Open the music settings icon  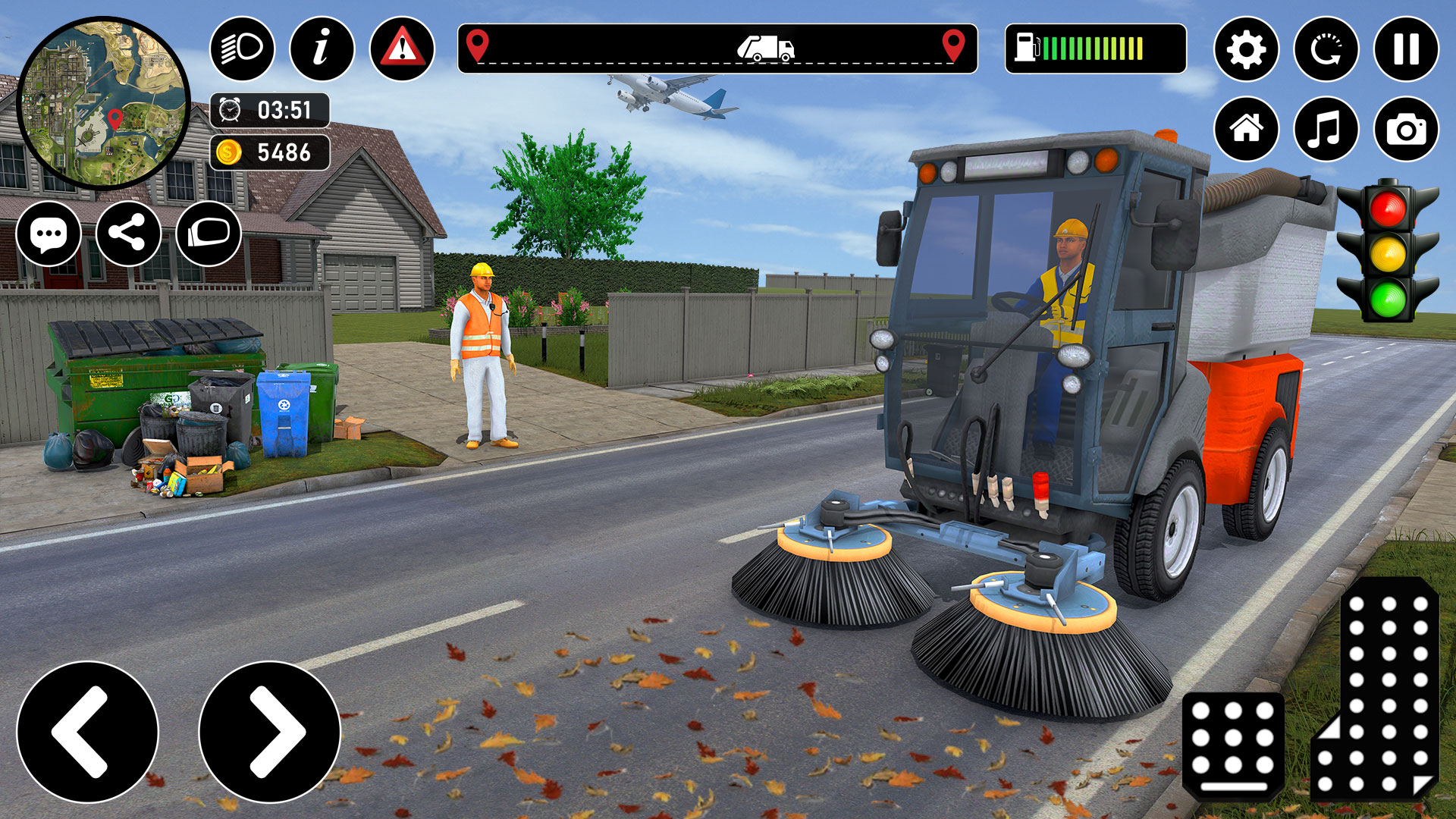(1328, 127)
